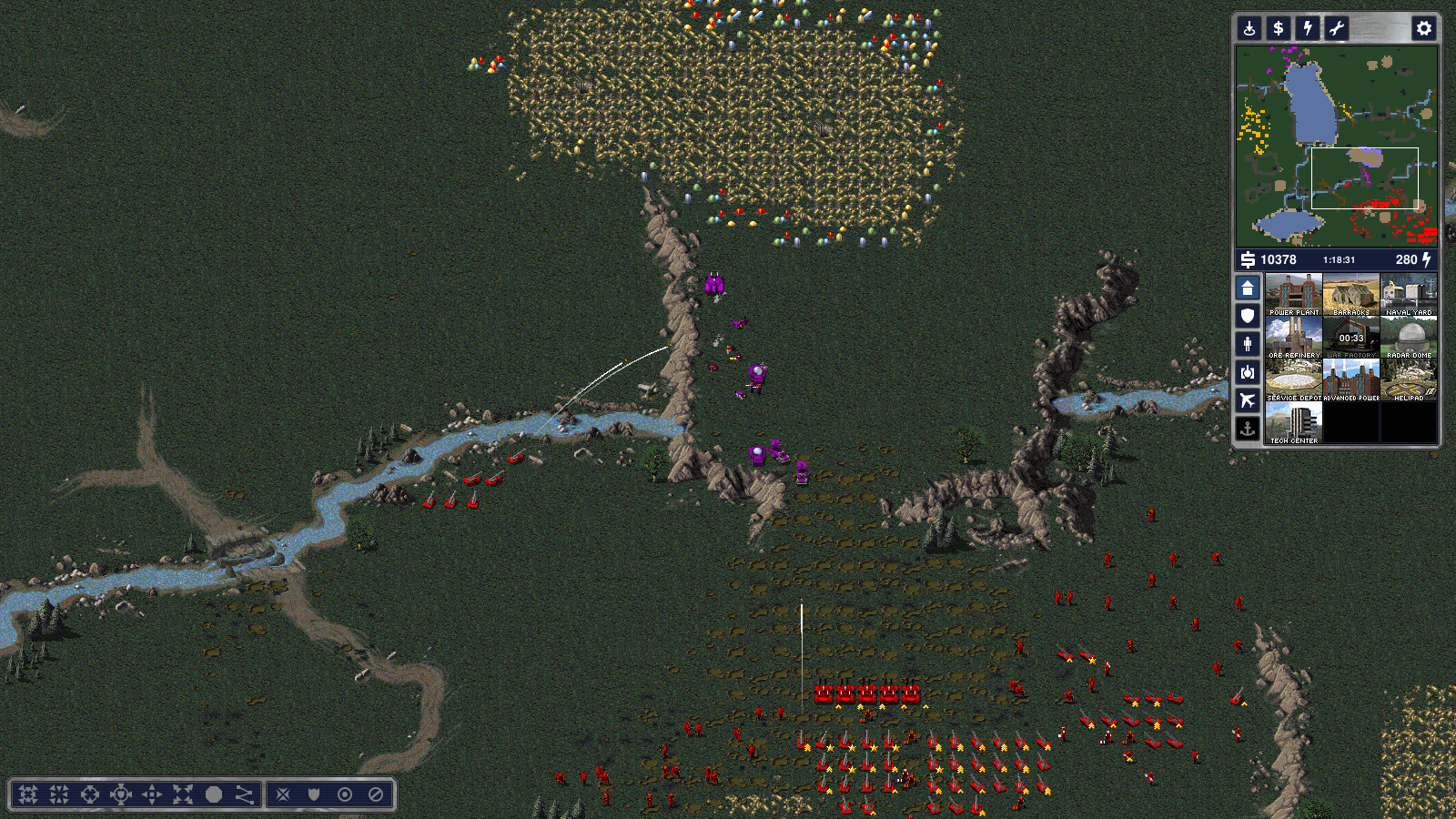This screenshot has height=819, width=1456.
Task: Activate the waypoint mode command button
Action: click(245, 794)
